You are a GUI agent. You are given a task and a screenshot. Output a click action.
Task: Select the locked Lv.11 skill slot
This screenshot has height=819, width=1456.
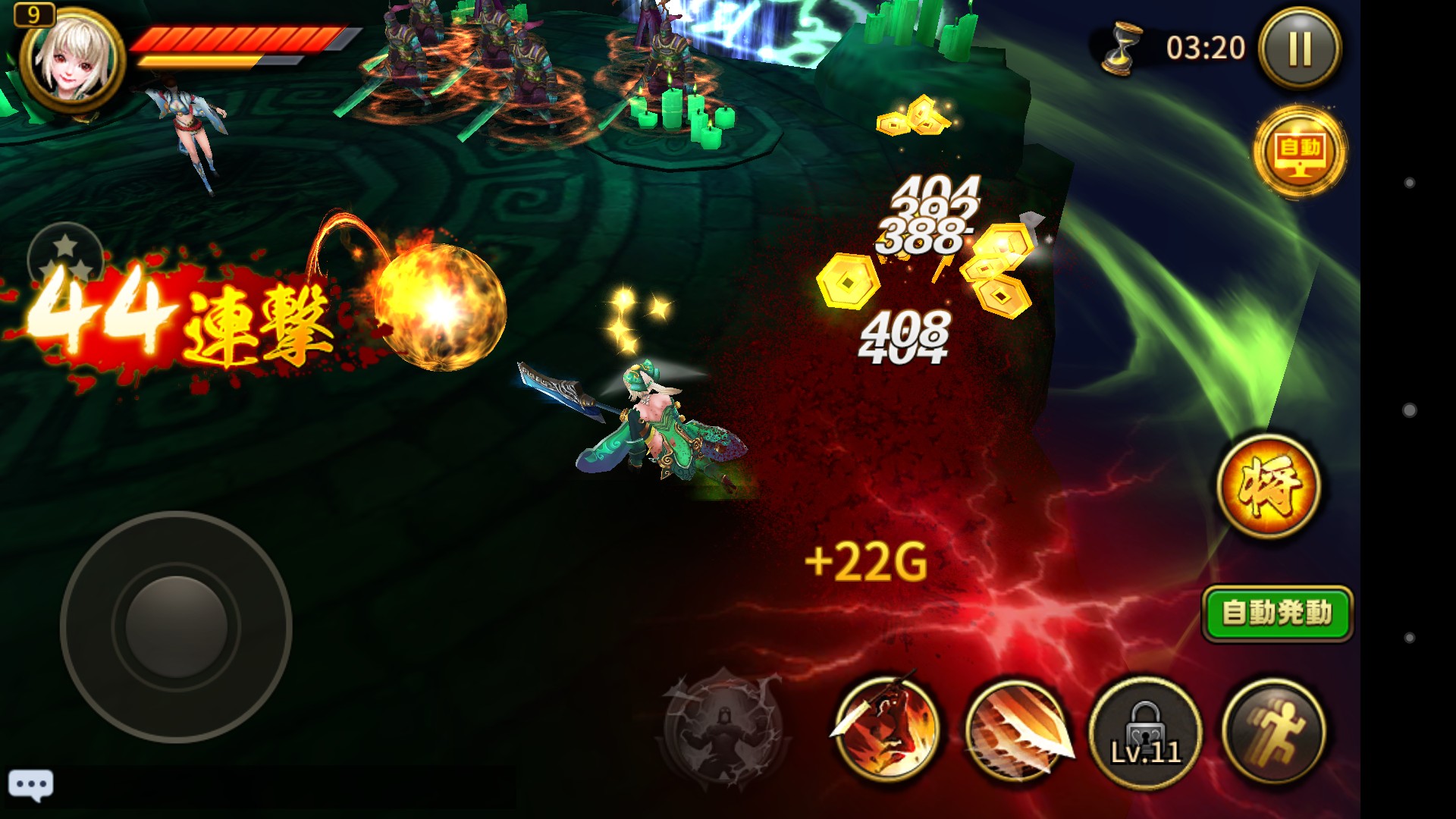tap(1145, 733)
